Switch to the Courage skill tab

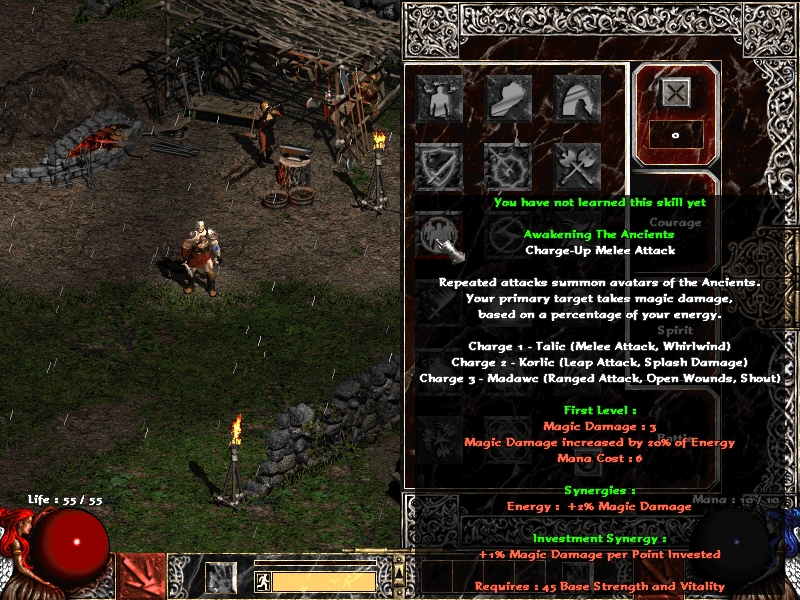[x=675, y=222]
